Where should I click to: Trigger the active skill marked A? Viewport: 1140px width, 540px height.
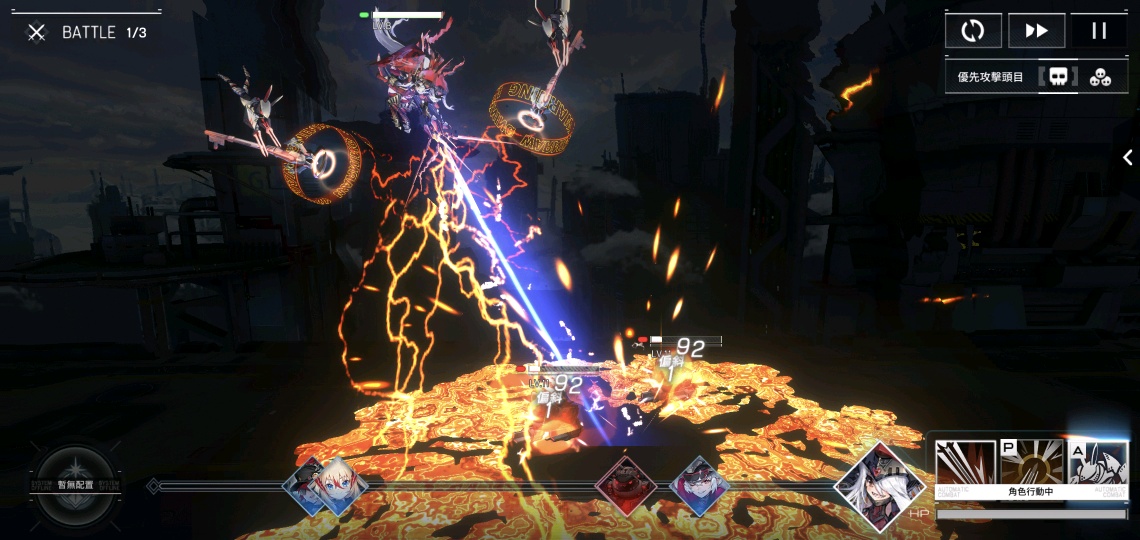point(1097,464)
